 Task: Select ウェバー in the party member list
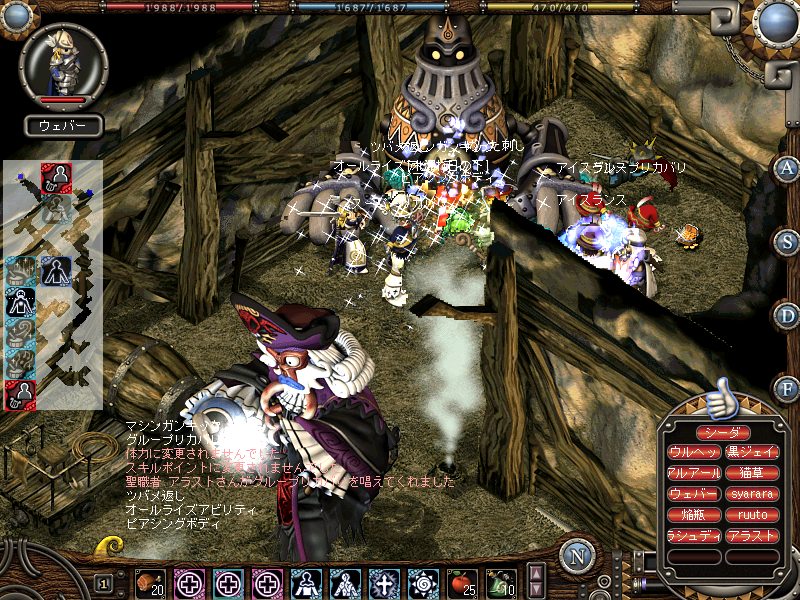691,494
